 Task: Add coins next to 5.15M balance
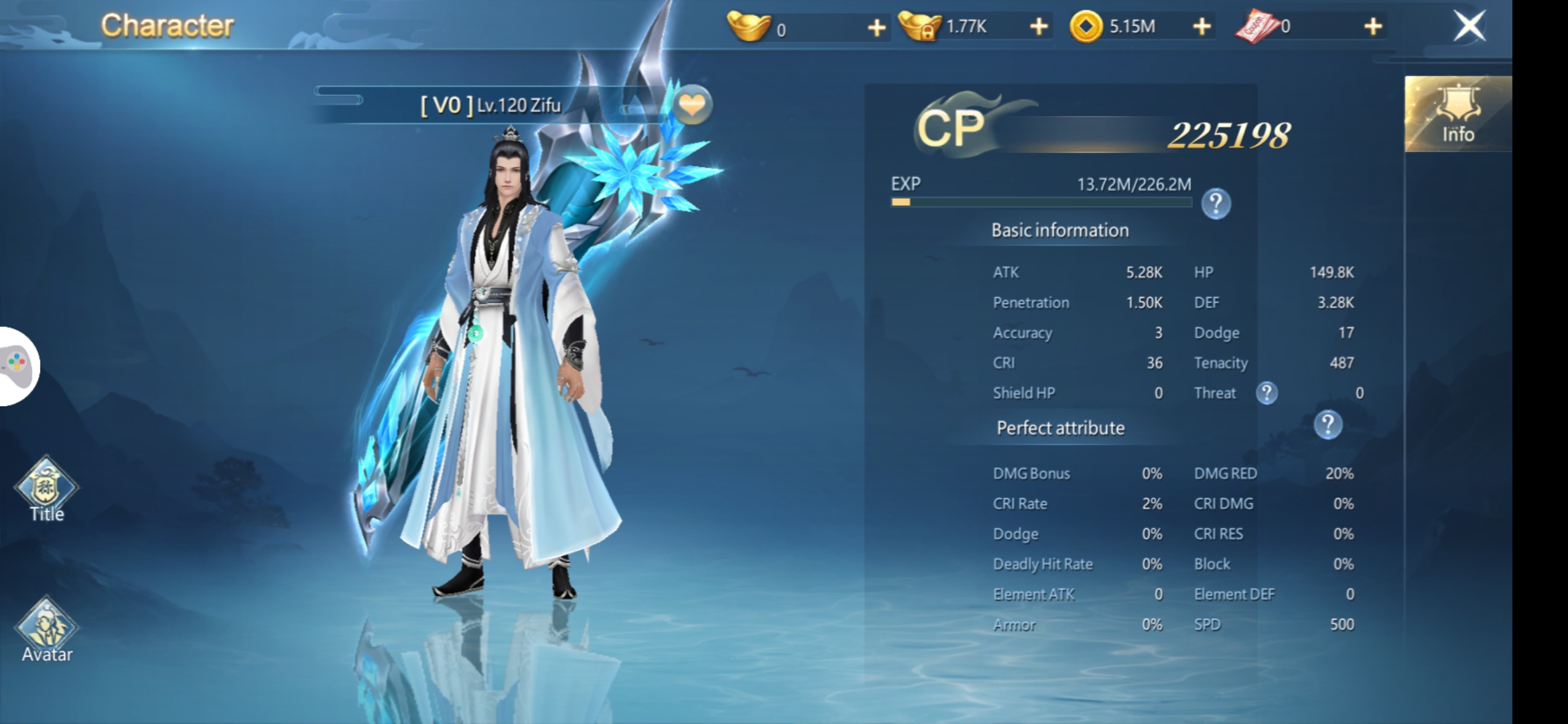coord(1201,27)
